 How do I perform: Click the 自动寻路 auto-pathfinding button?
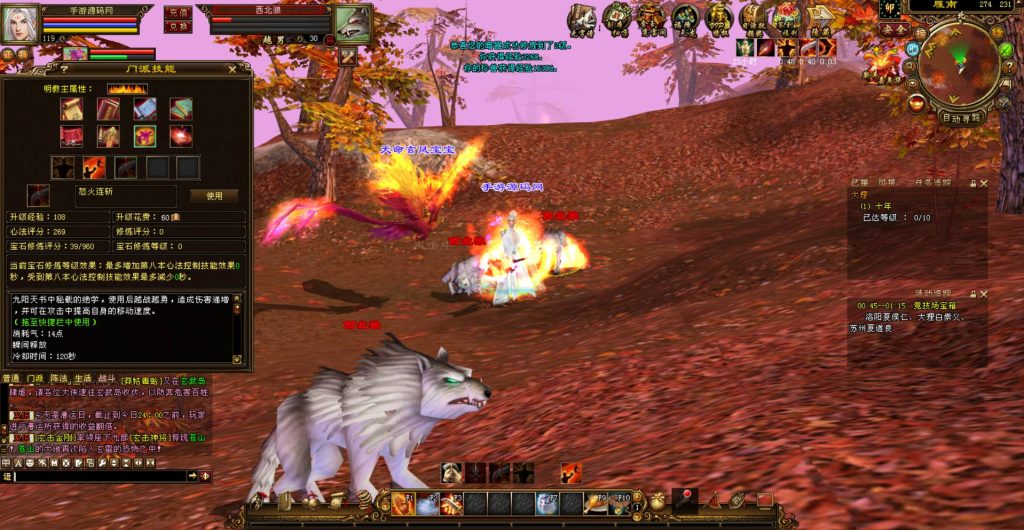(x=962, y=116)
